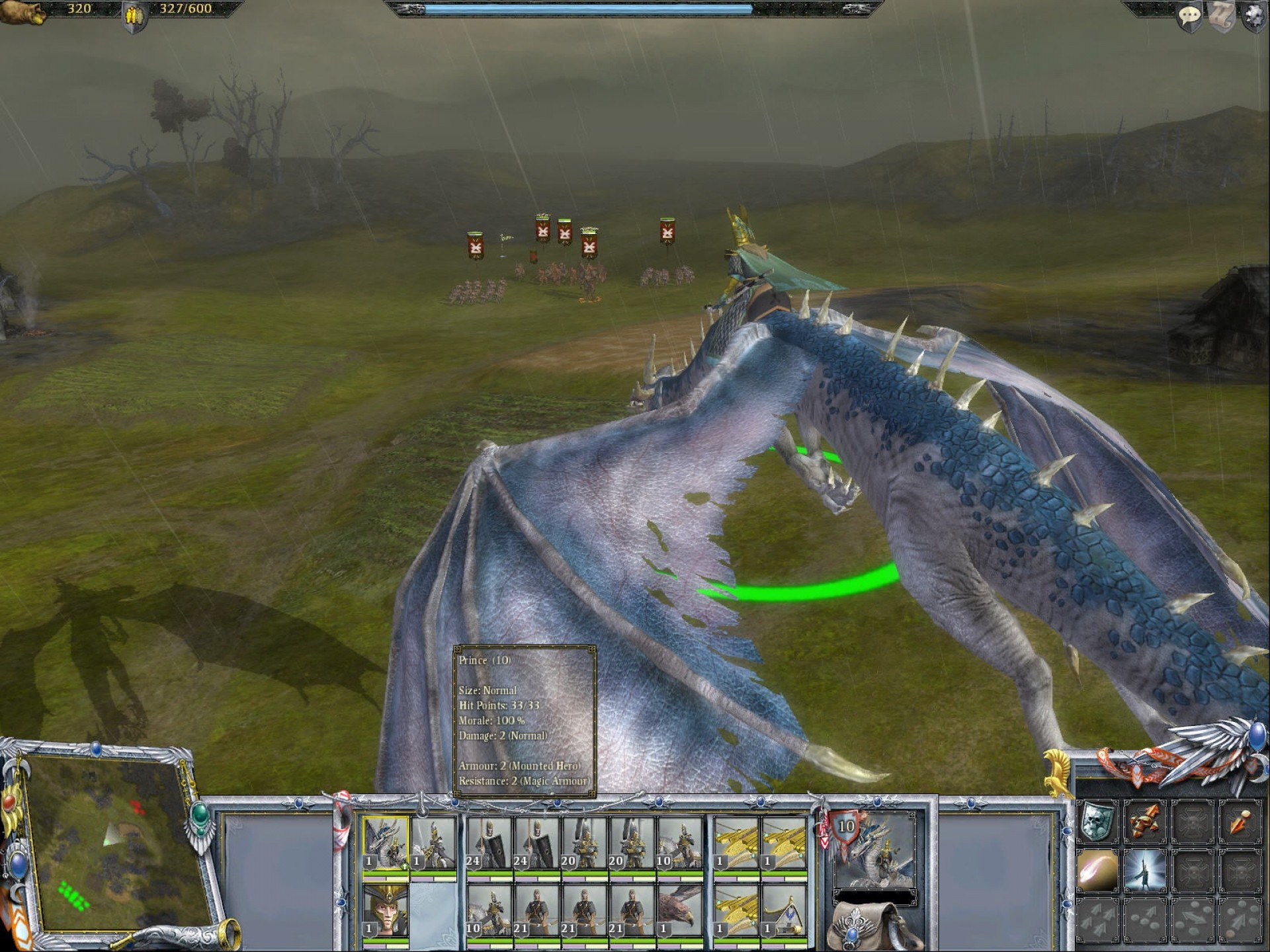Select the great eagle unit card
The height and width of the screenshot is (952, 1270).
[679, 911]
